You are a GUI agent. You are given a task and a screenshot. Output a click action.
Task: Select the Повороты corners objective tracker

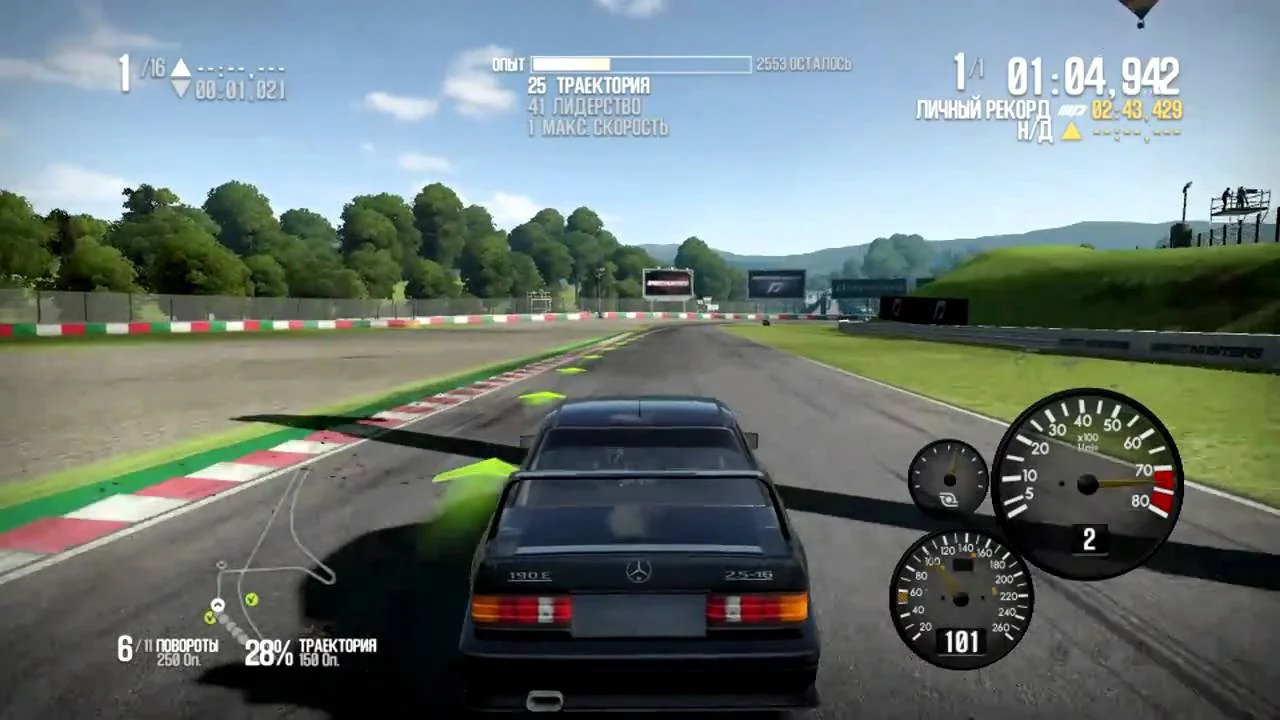point(168,651)
